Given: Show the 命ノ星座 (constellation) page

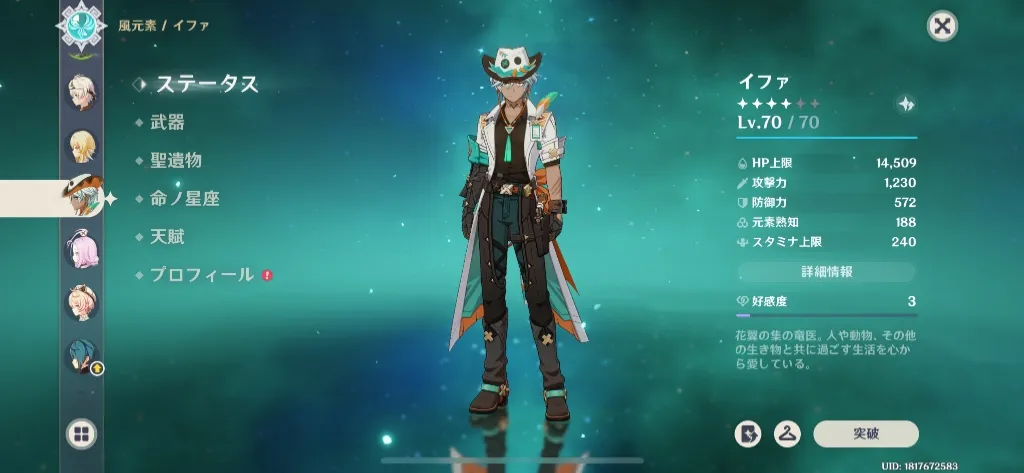Looking at the screenshot, I should coord(184,198).
